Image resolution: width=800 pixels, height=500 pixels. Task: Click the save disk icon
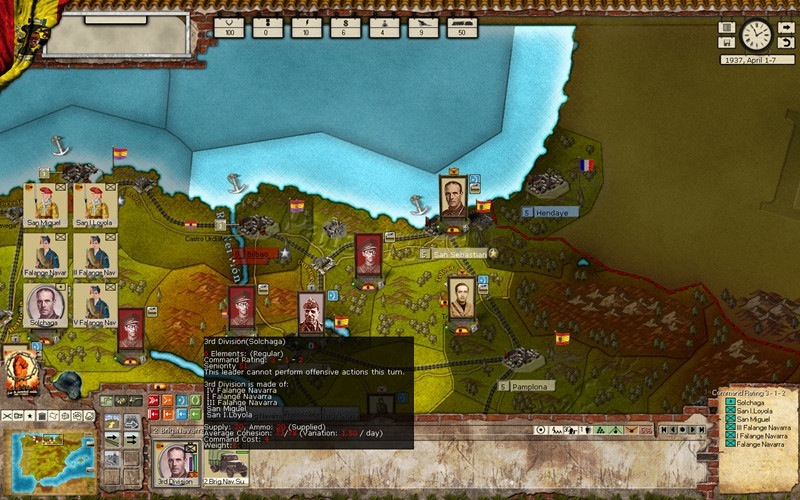tap(726, 43)
